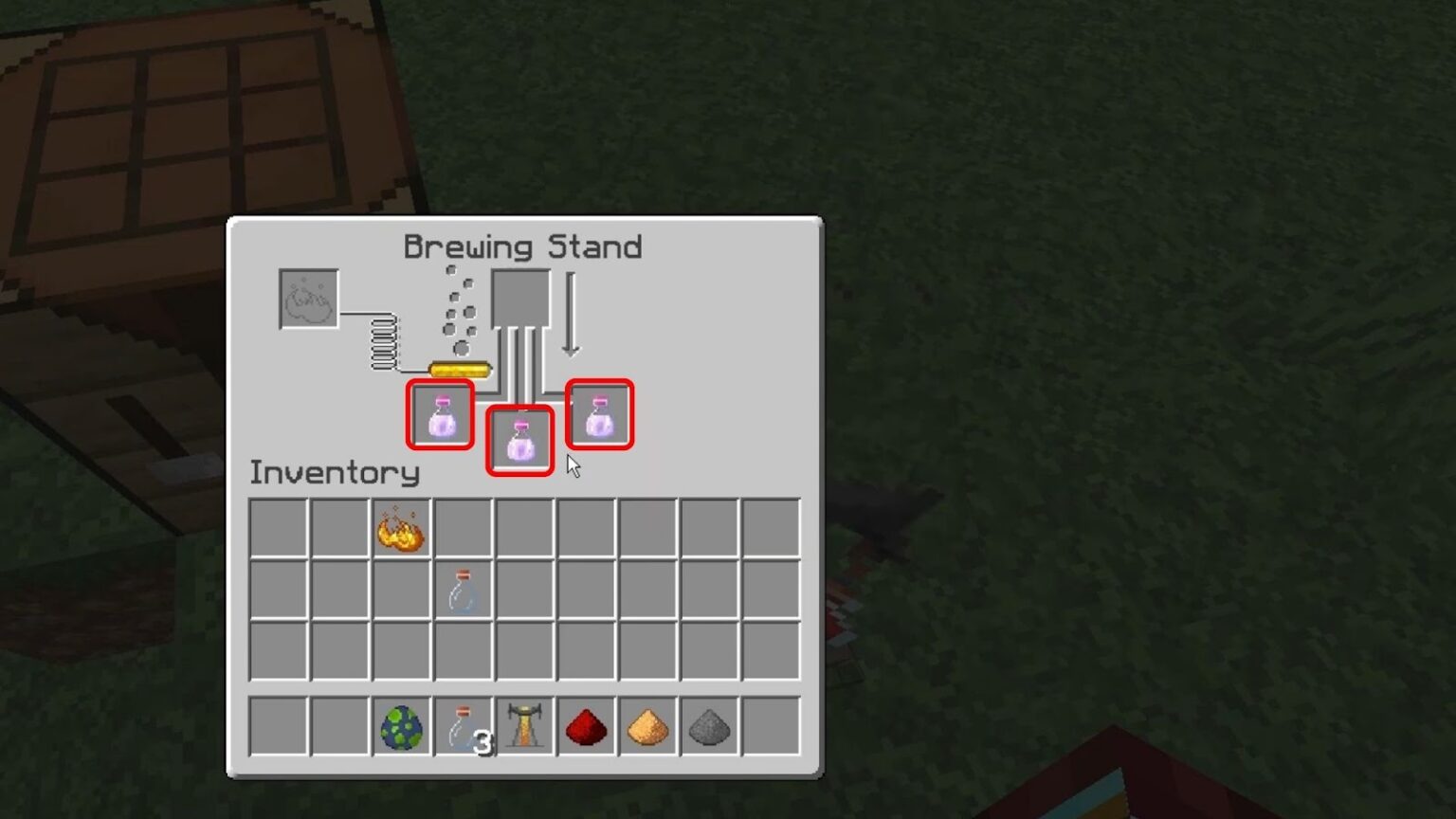Click the yellow fuel gauge bar
Viewport: 1456px width, 819px height.
click(x=462, y=368)
